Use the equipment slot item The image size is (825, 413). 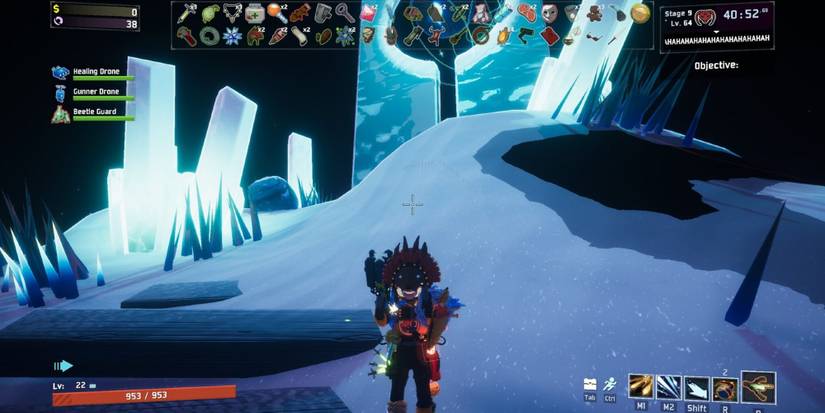tap(758, 387)
